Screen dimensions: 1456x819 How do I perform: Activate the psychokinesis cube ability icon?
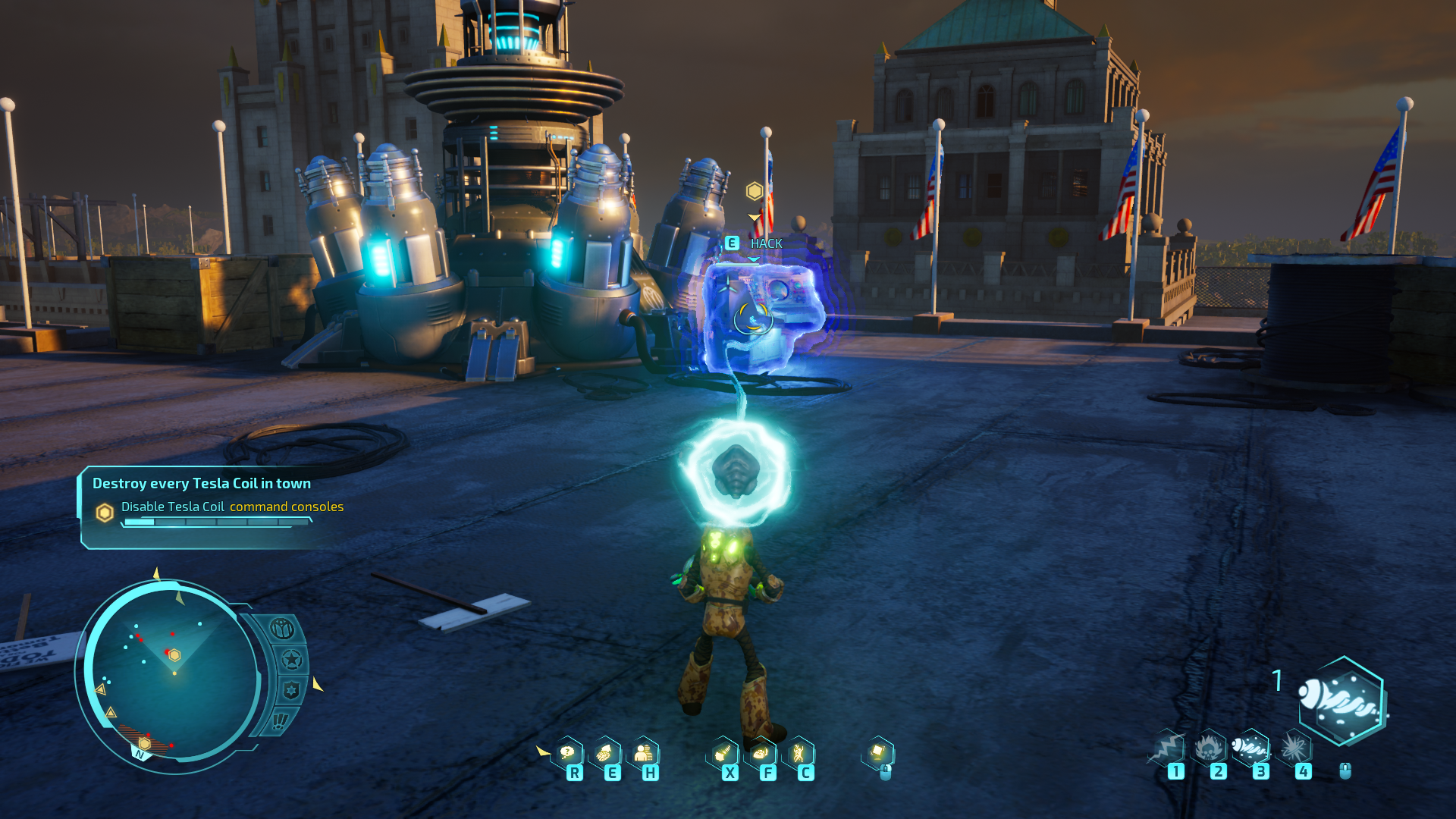pyautogui.click(x=878, y=752)
